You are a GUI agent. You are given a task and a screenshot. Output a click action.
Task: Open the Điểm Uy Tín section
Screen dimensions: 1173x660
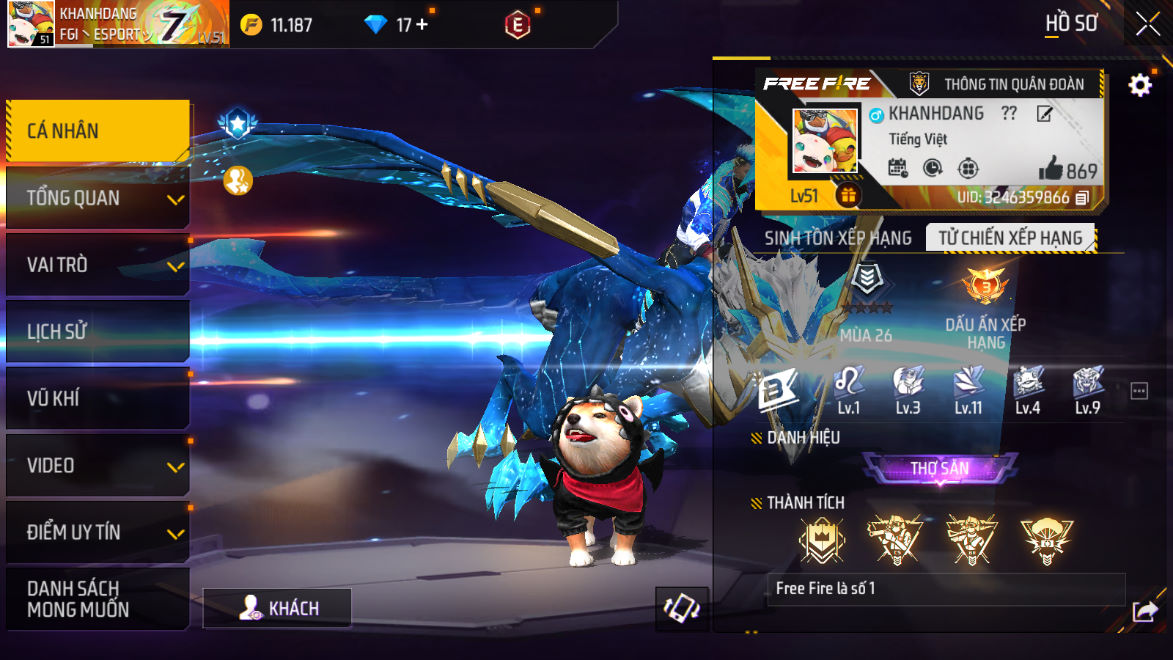(x=97, y=533)
